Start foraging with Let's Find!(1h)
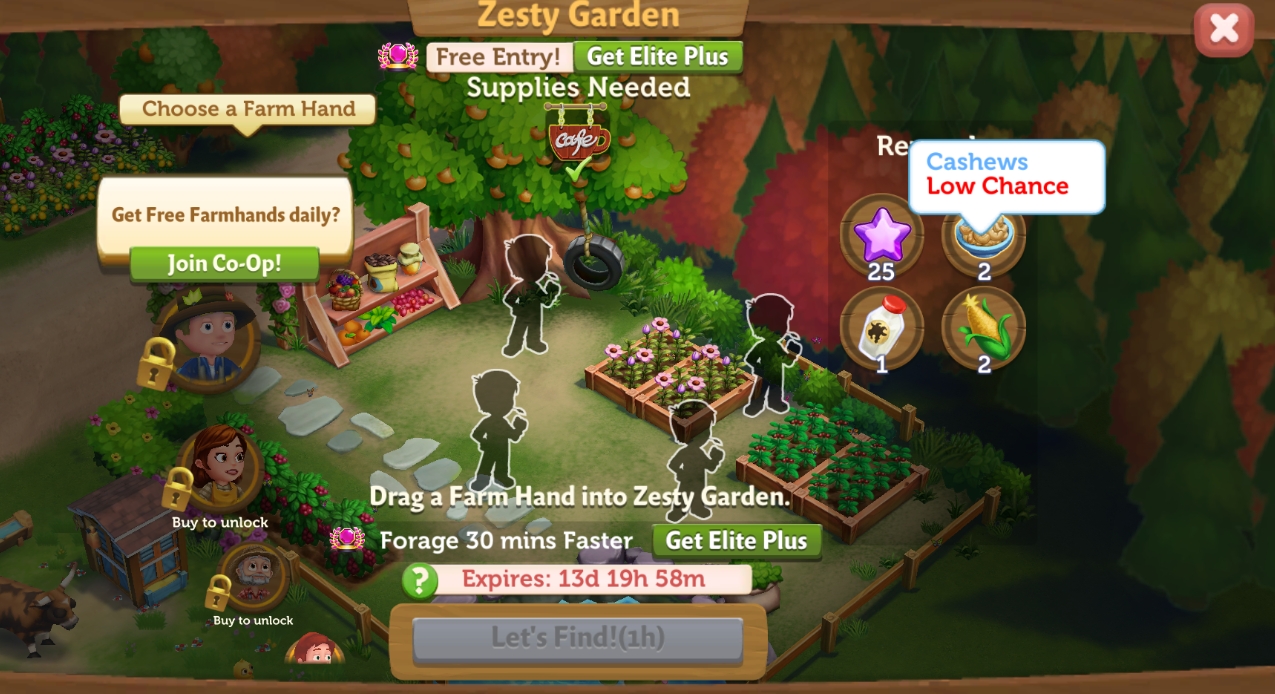This screenshot has width=1275, height=694. (x=577, y=638)
